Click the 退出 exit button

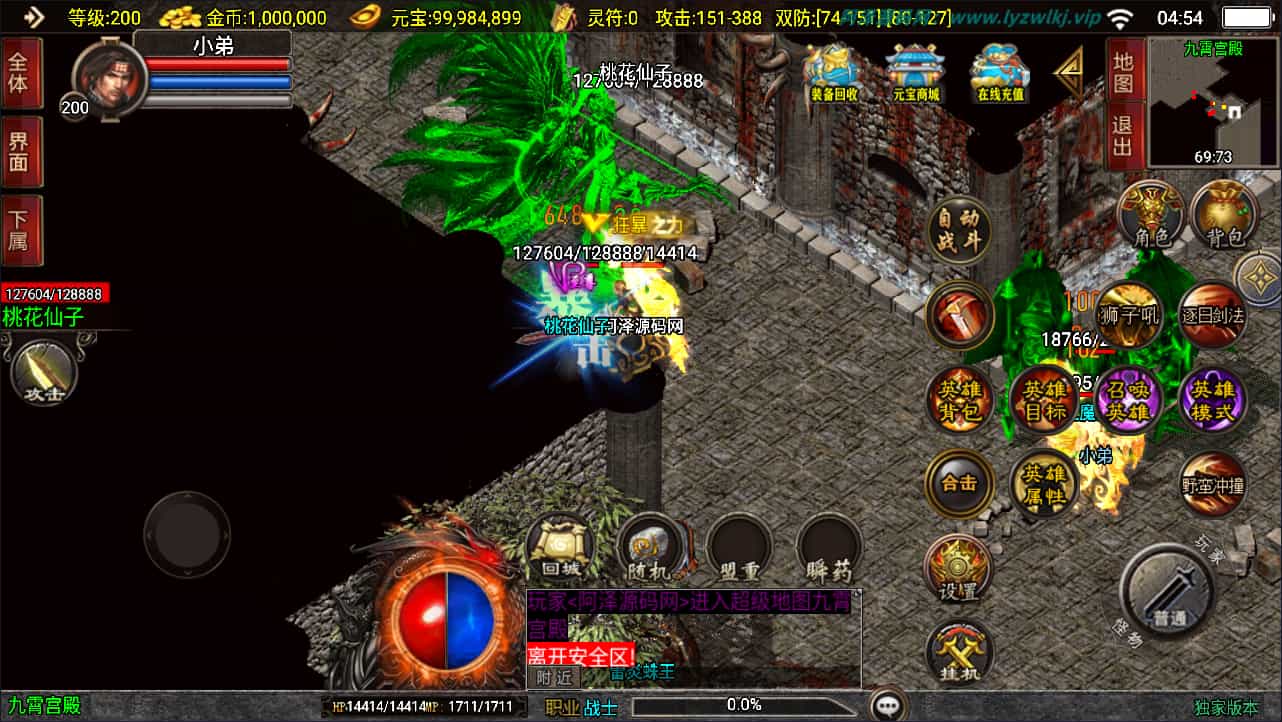click(1124, 136)
